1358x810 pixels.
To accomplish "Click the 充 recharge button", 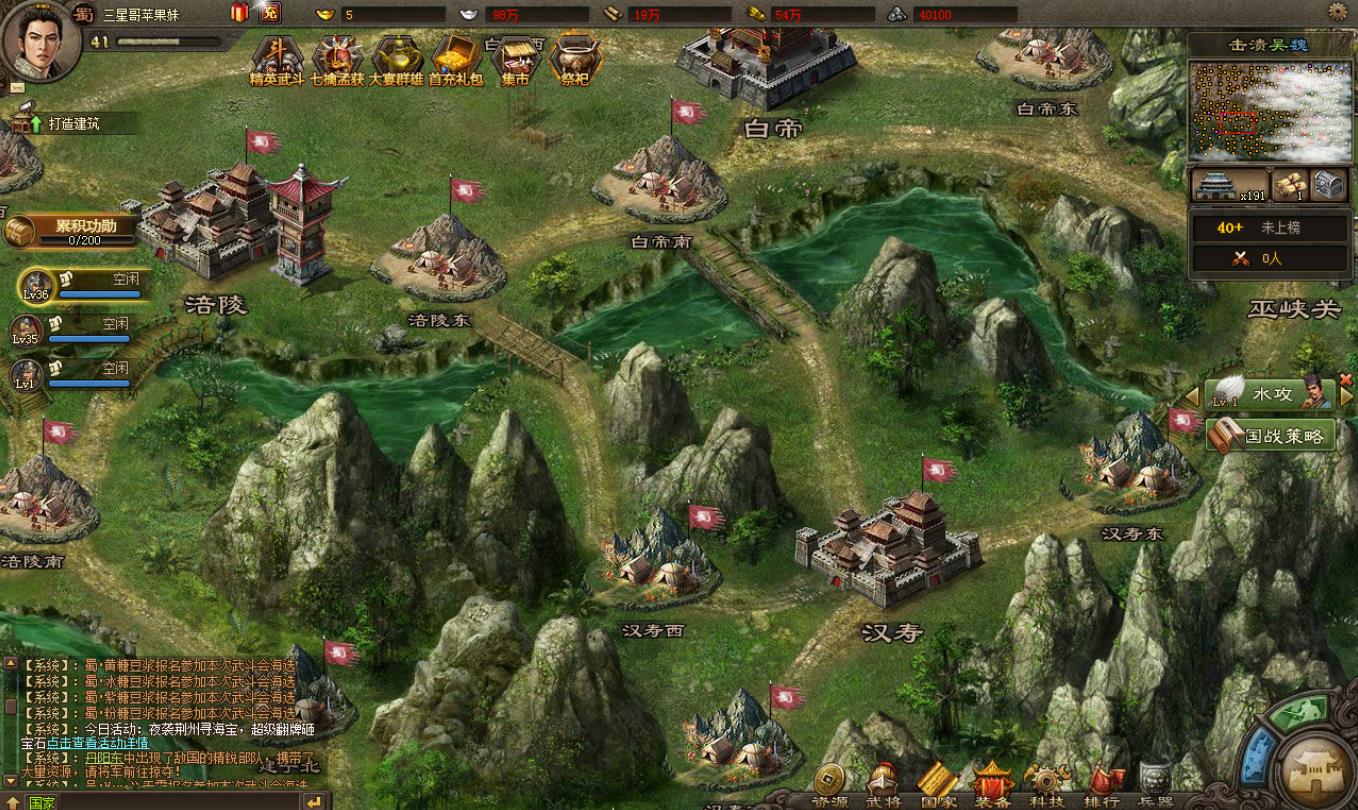I will [269, 12].
